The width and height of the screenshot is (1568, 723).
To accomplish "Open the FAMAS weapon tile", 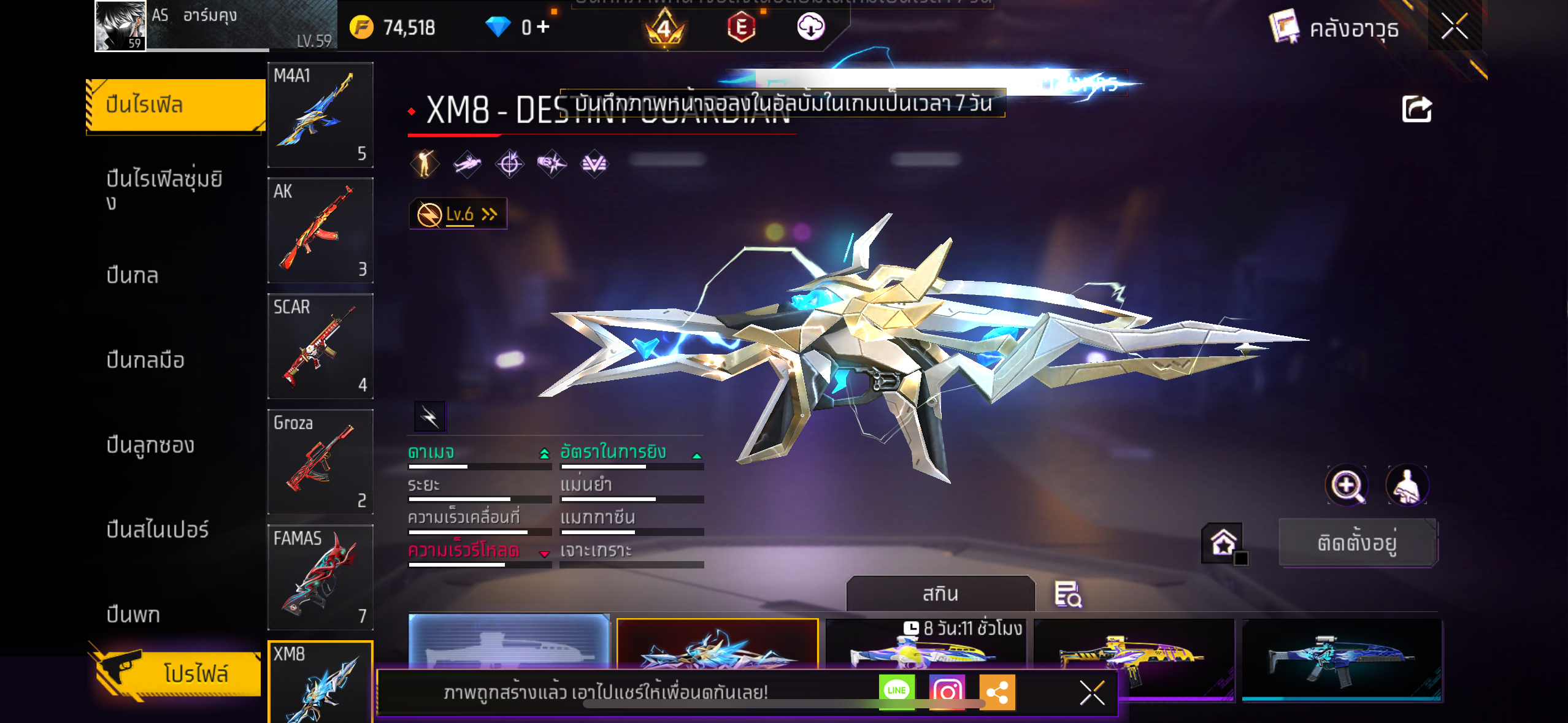I will pyautogui.click(x=320, y=577).
